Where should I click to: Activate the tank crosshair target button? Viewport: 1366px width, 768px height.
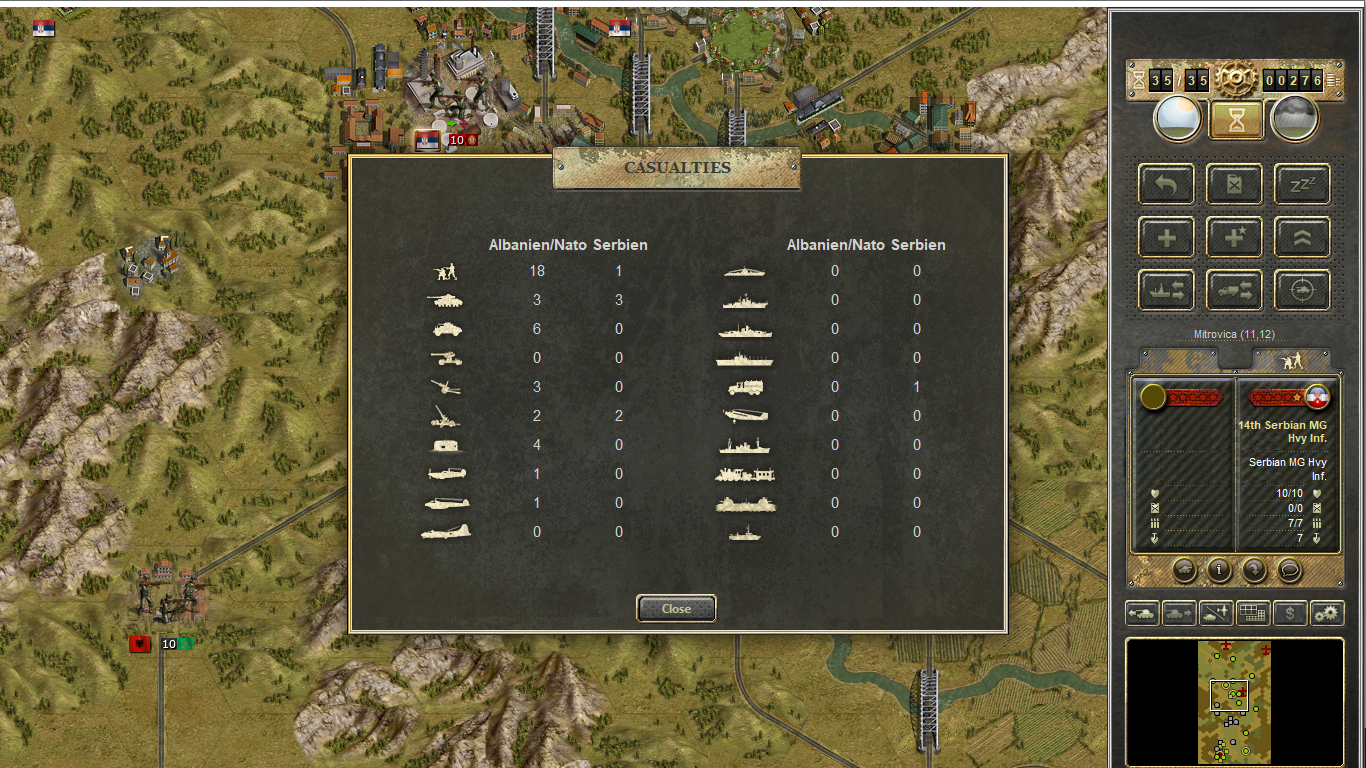tap(1302, 291)
